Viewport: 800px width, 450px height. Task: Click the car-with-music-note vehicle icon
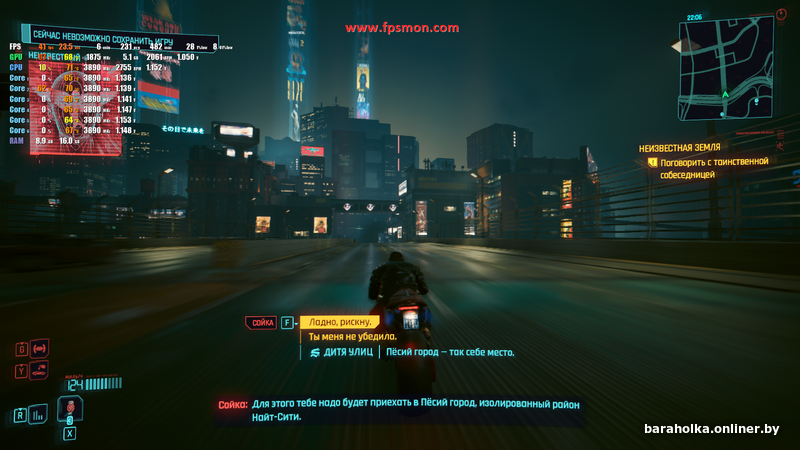click(38, 370)
